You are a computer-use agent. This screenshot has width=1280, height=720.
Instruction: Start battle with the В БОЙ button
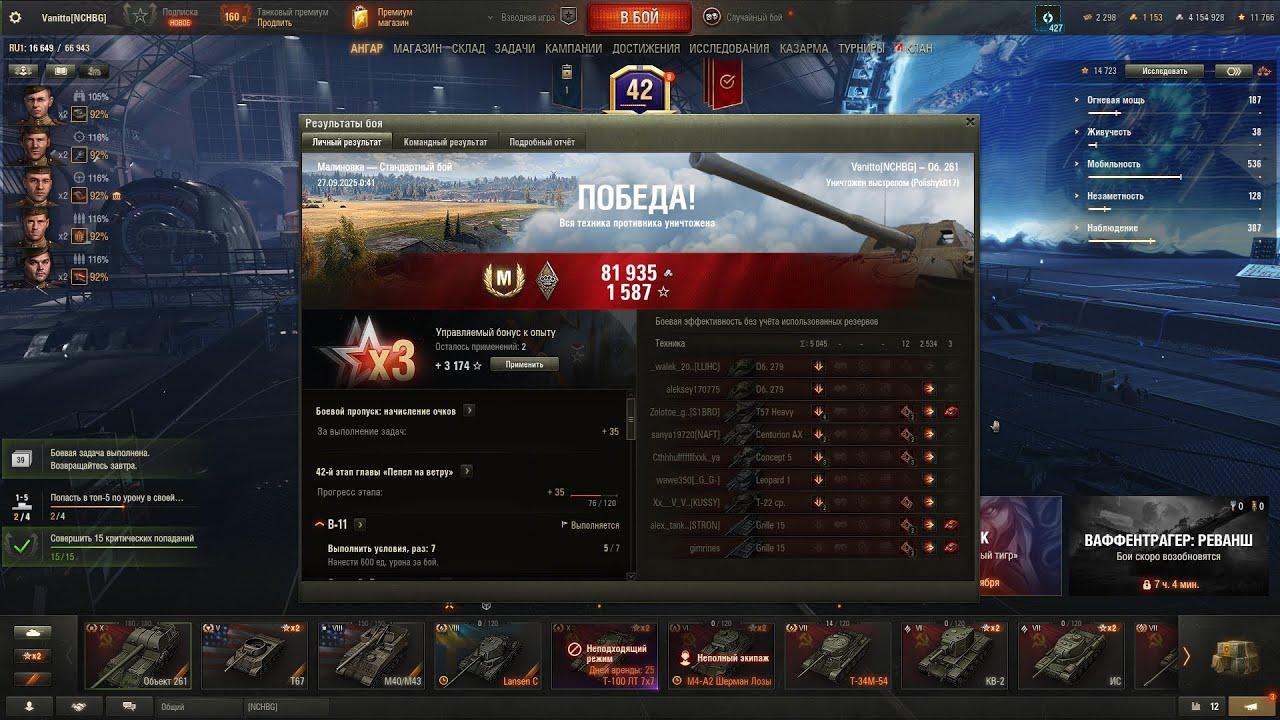(639, 18)
